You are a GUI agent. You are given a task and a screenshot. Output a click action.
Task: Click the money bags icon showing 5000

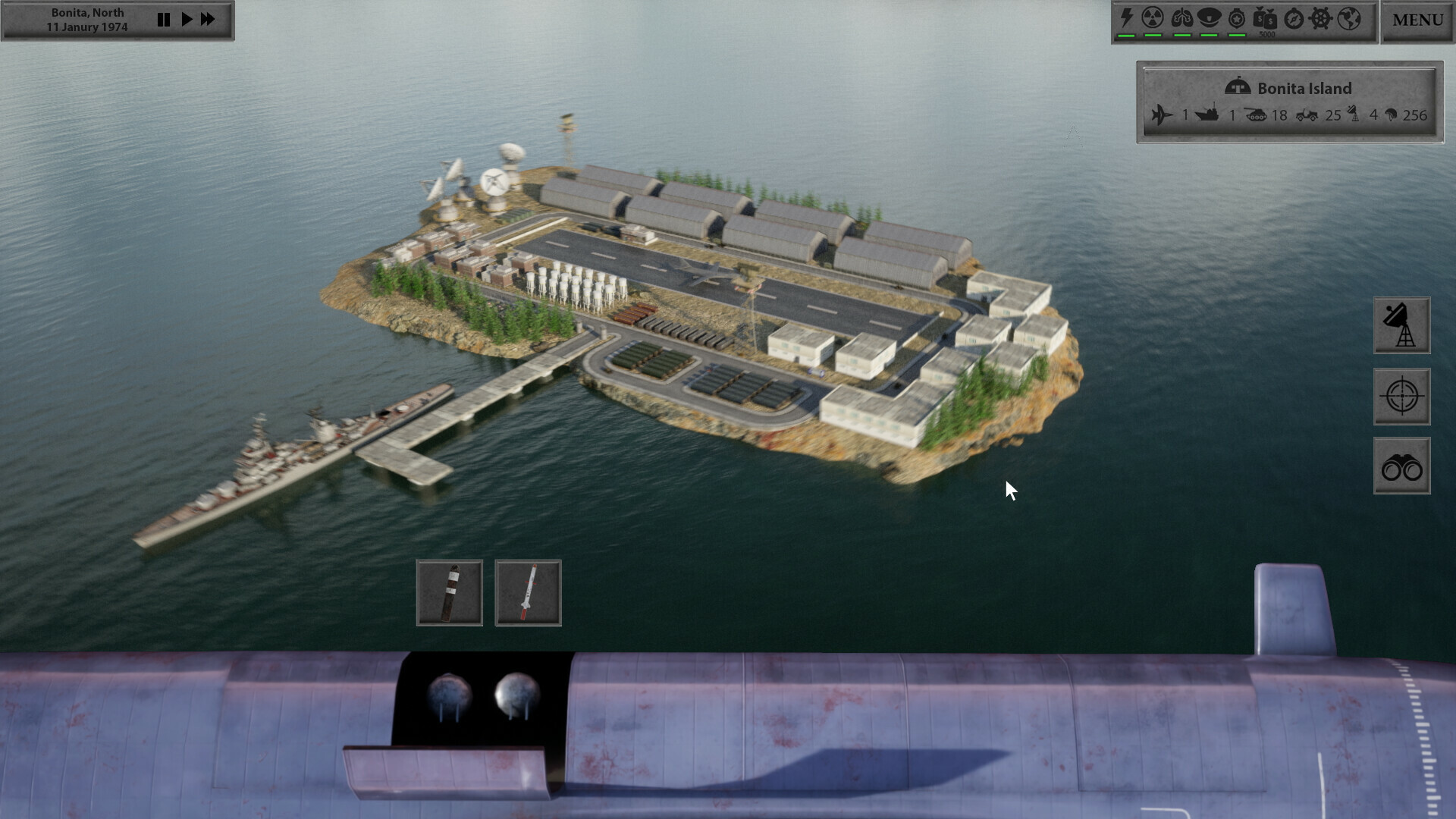[x=1265, y=18]
